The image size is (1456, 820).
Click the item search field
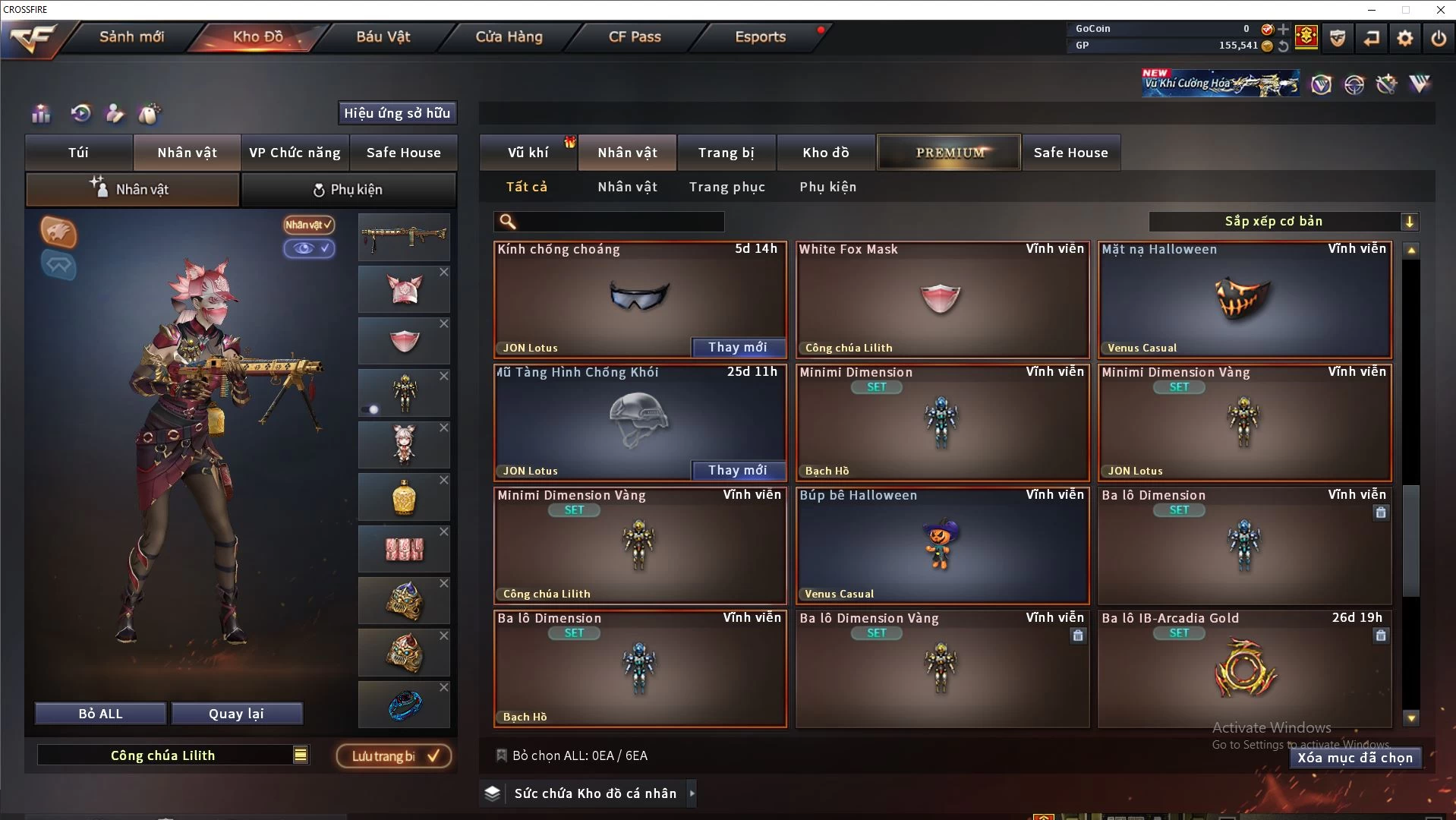[x=619, y=222]
